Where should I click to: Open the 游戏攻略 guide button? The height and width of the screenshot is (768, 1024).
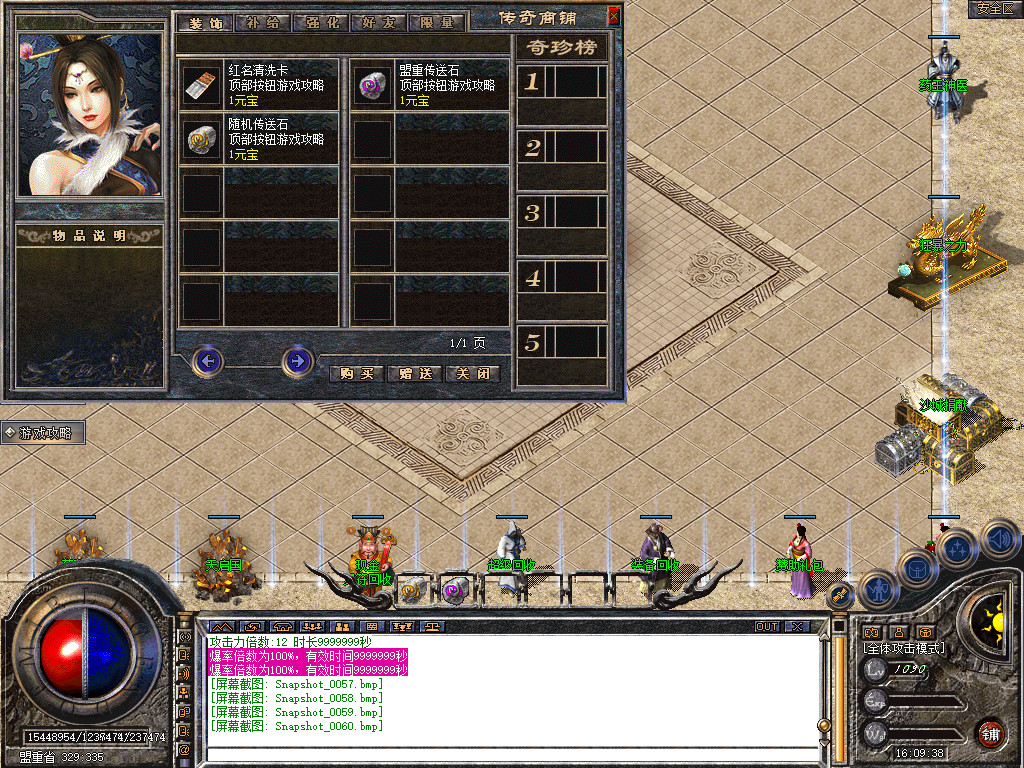point(44,433)
